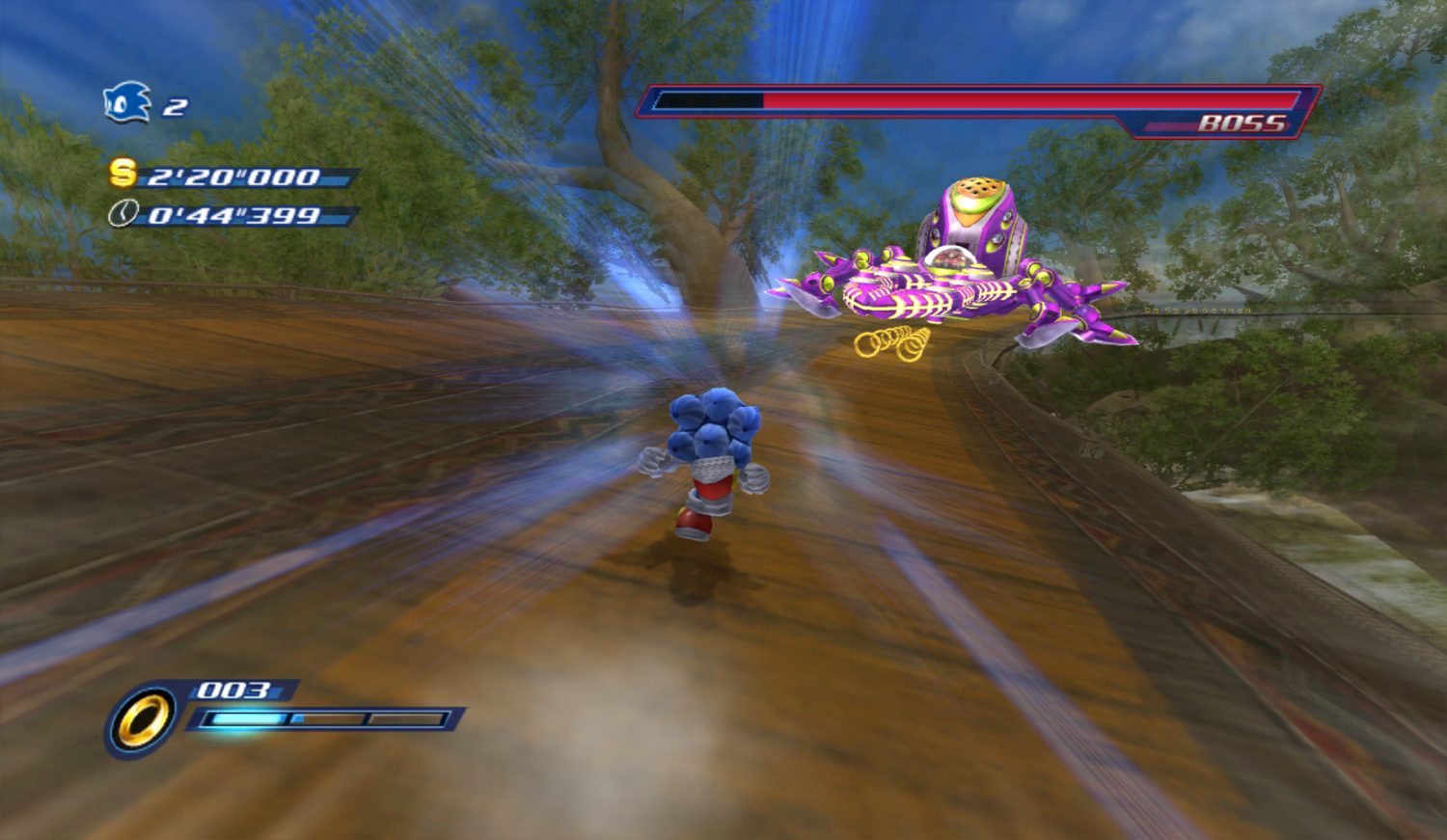Toggle the lives counter showing 2
1447x840 pixels.
174,106
